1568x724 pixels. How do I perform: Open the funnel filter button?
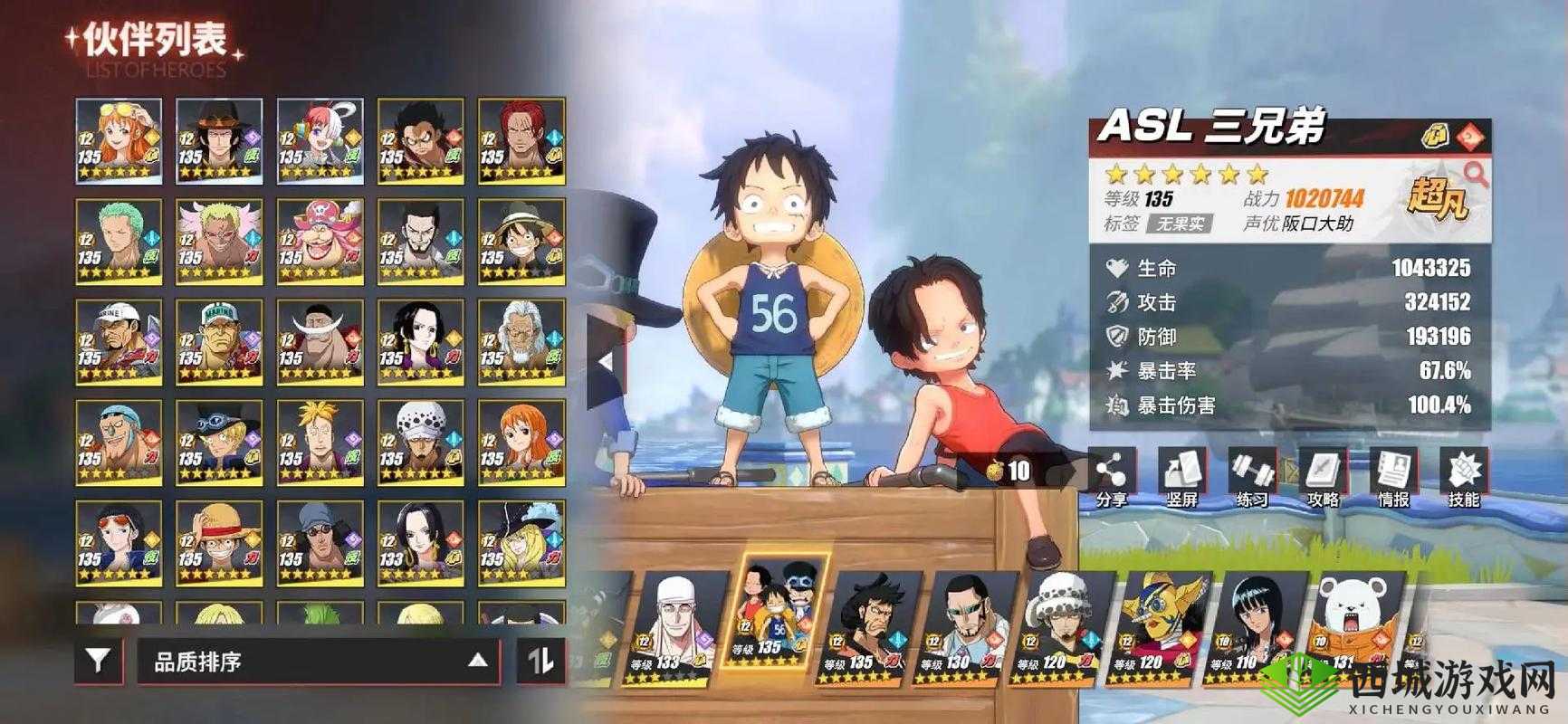[x=98, y=662]
